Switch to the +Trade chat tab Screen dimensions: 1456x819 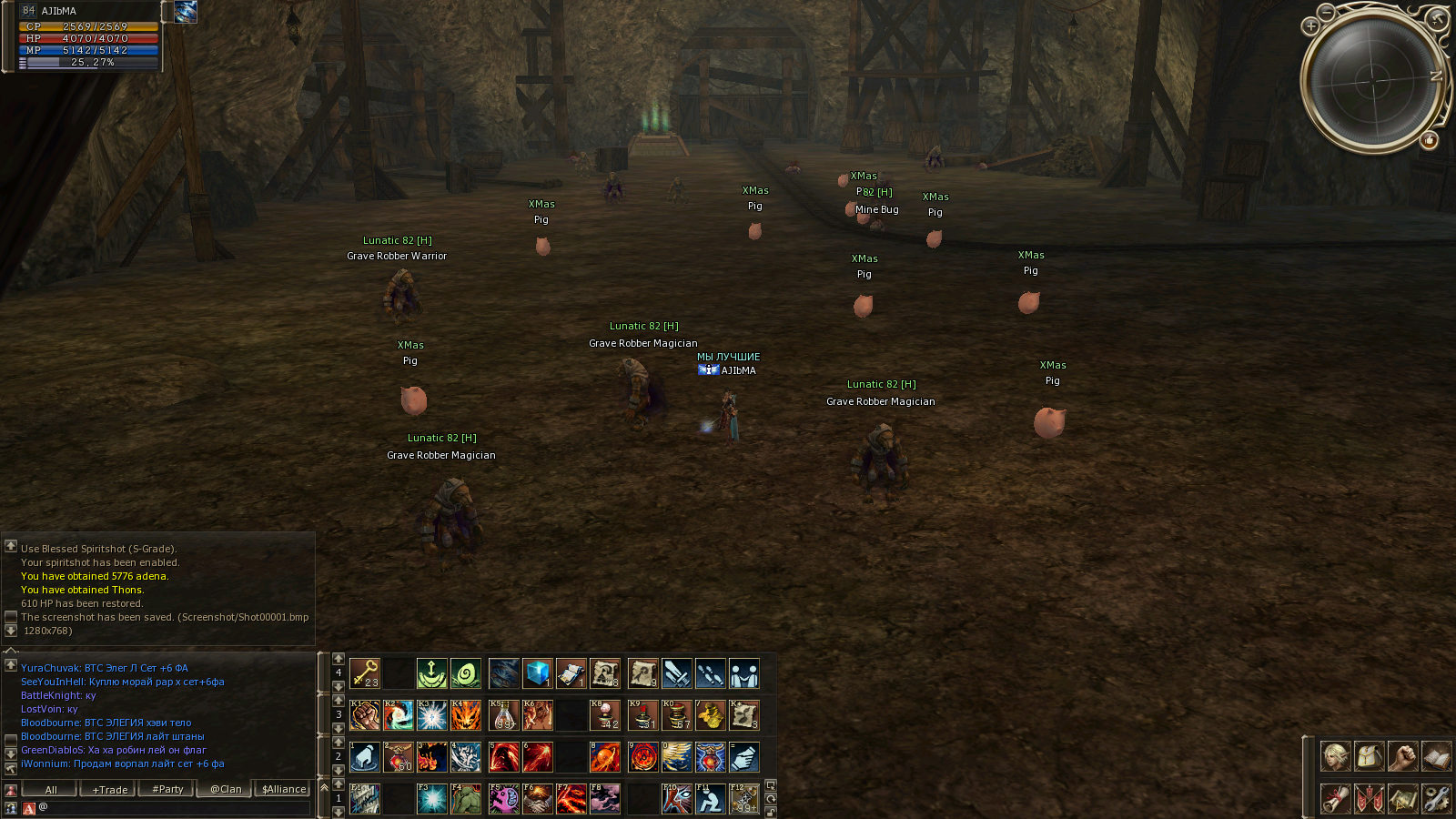(110, 789)
